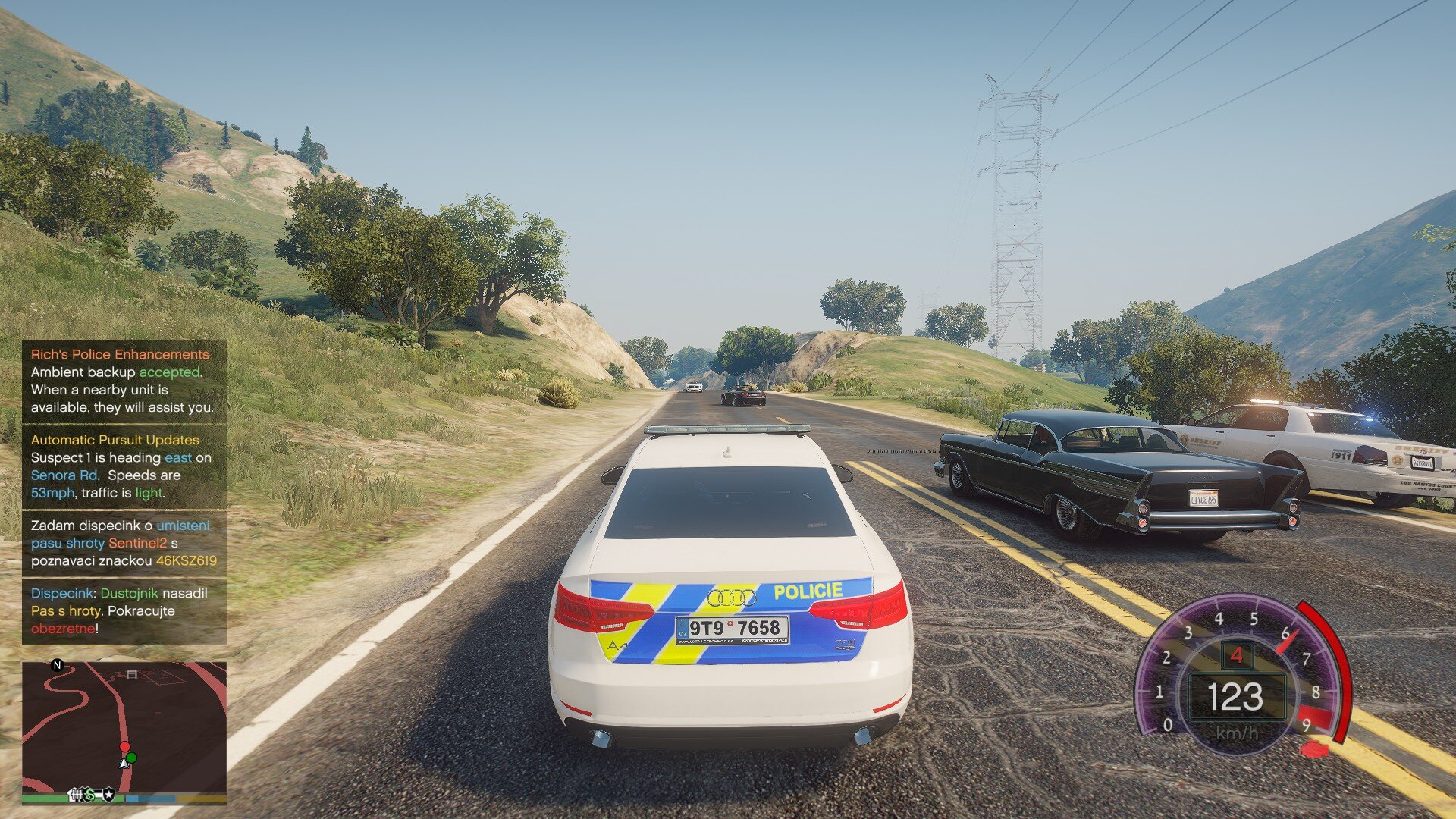The width and height of the screenshot is (1456, 819).
Task: Select the green blip on the minimap
Action: coord(132,758)
